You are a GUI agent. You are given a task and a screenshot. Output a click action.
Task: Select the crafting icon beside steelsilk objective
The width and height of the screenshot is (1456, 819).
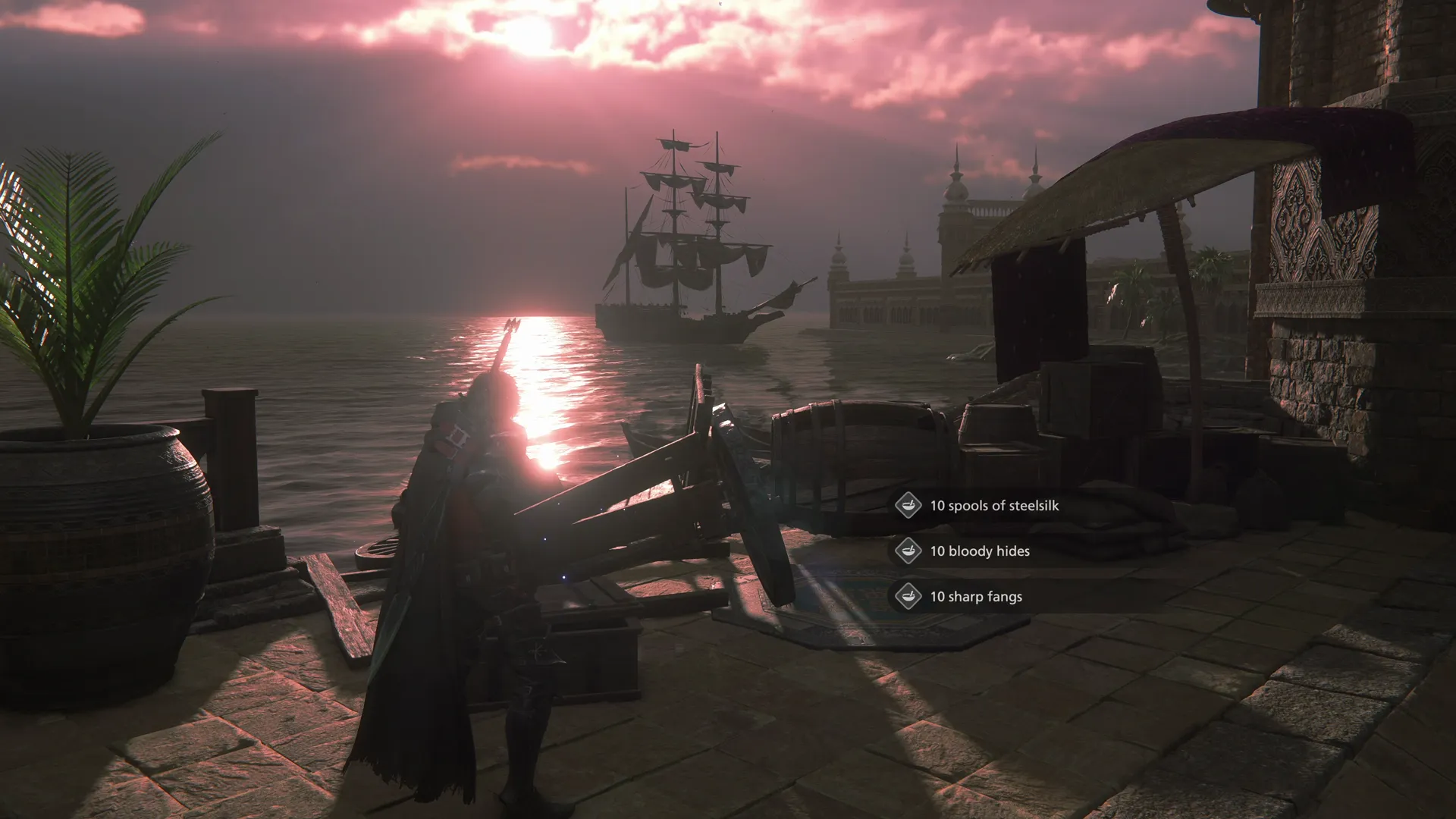907,506
